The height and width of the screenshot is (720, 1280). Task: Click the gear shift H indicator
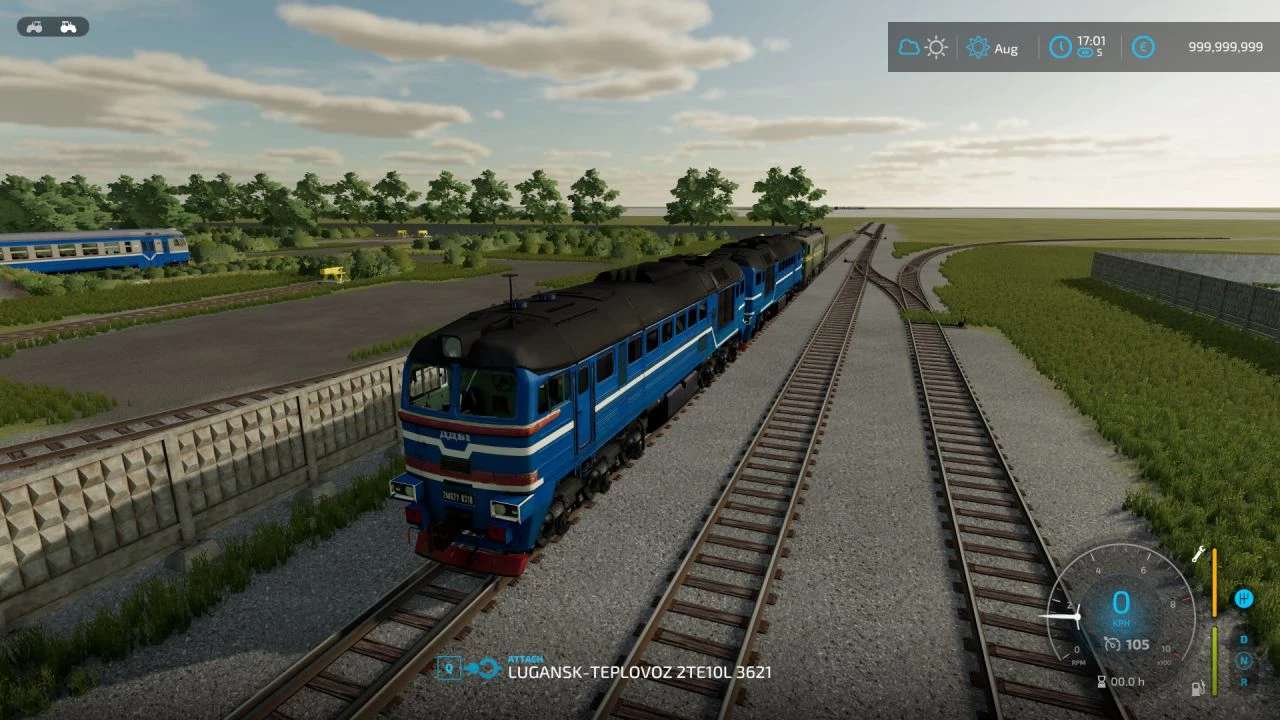[x=1243, y=598]
